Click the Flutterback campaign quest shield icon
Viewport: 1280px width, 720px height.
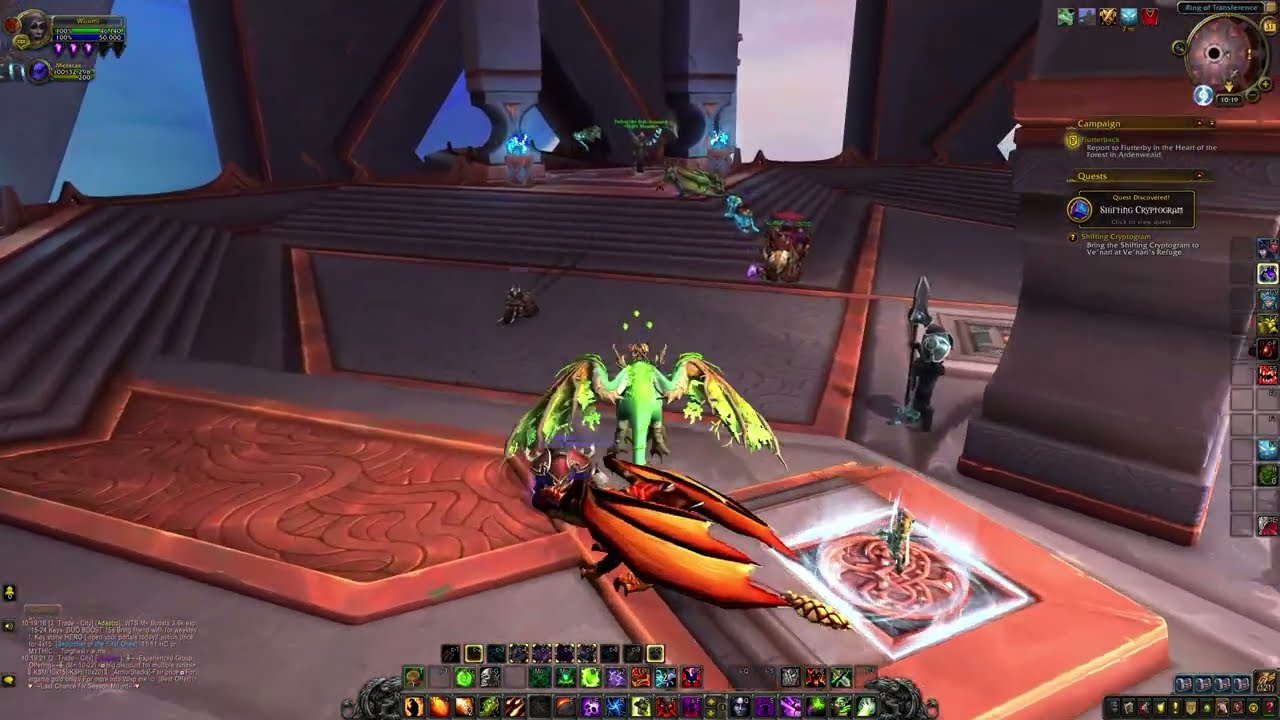pyautogui.click(x=1071, y=140)
